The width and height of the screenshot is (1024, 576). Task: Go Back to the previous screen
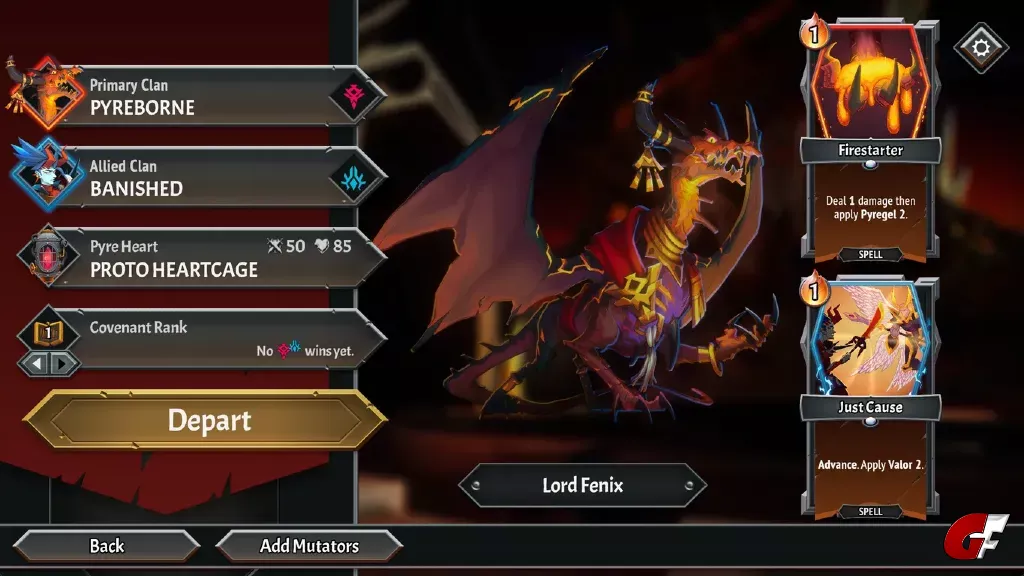[107, 546]
